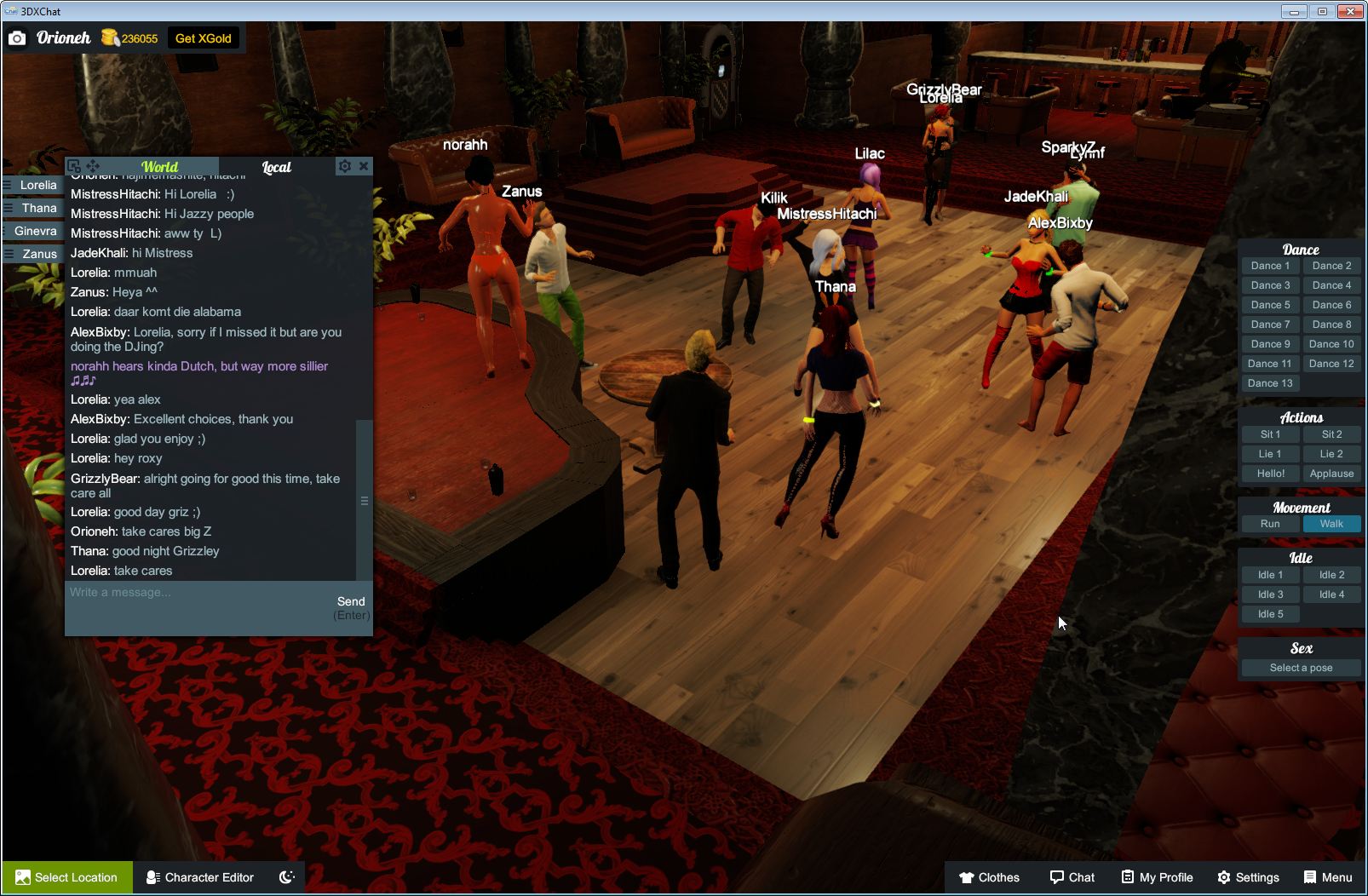Start Dance 7
The image size is (1368, 896).
1270,324
